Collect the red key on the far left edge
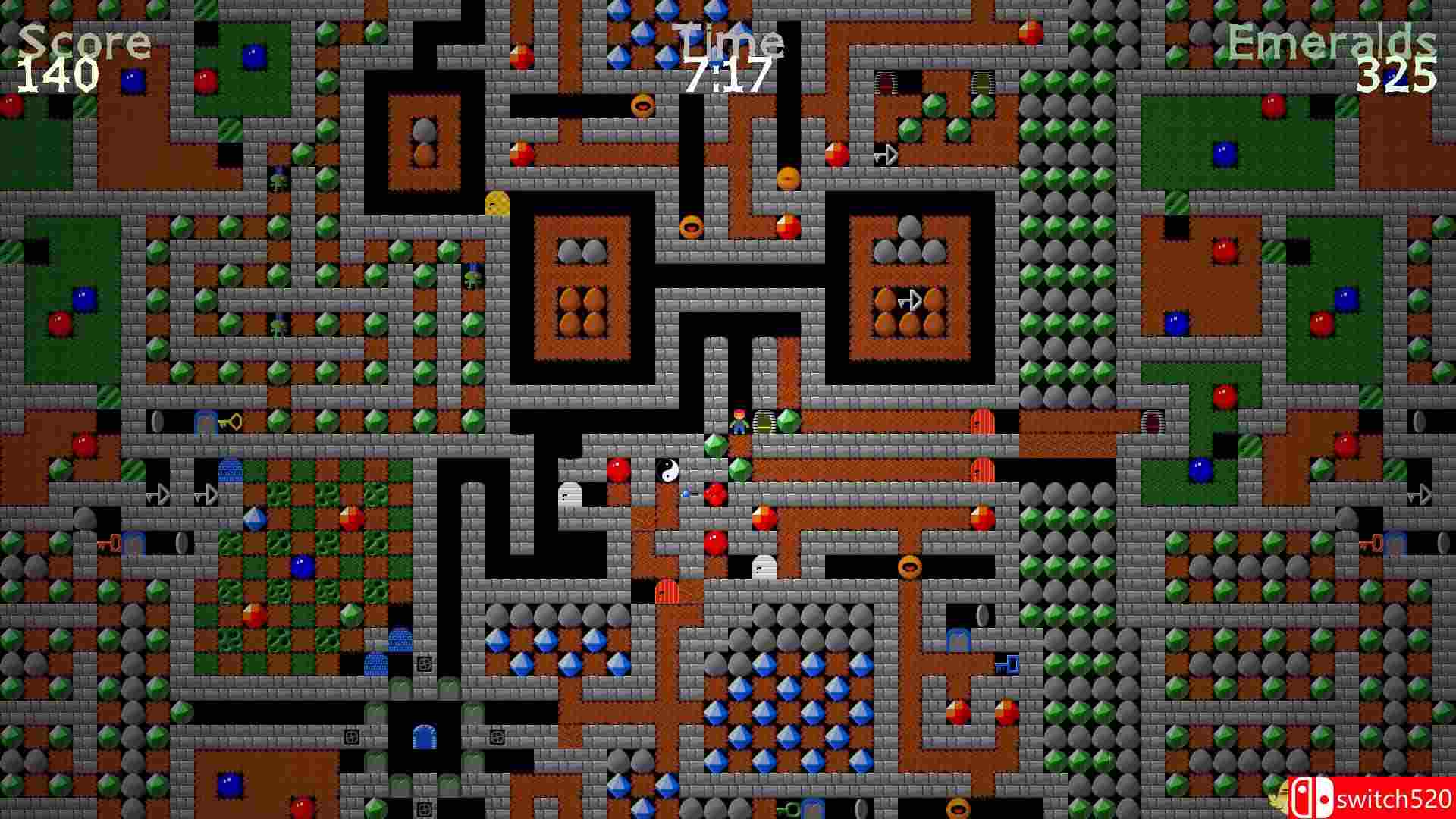The width and height of the screenshot is (1456, 819). [x=110, y=544]
